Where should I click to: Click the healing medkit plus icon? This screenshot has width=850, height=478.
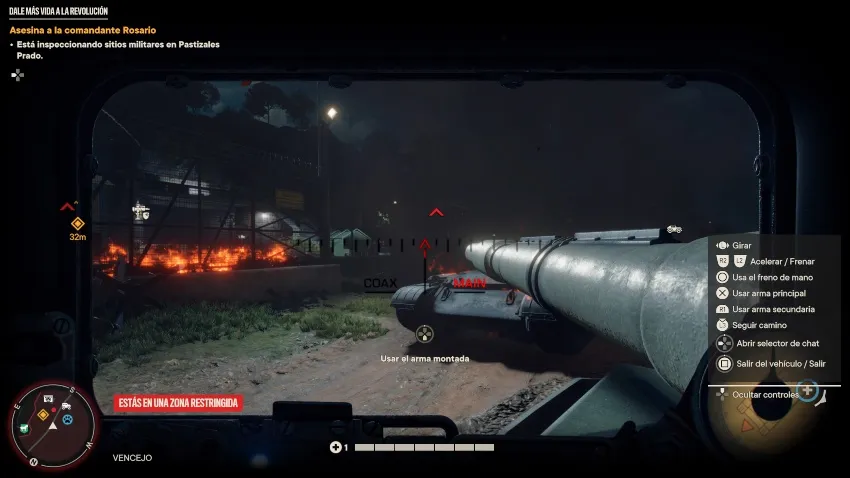point(336,447)
